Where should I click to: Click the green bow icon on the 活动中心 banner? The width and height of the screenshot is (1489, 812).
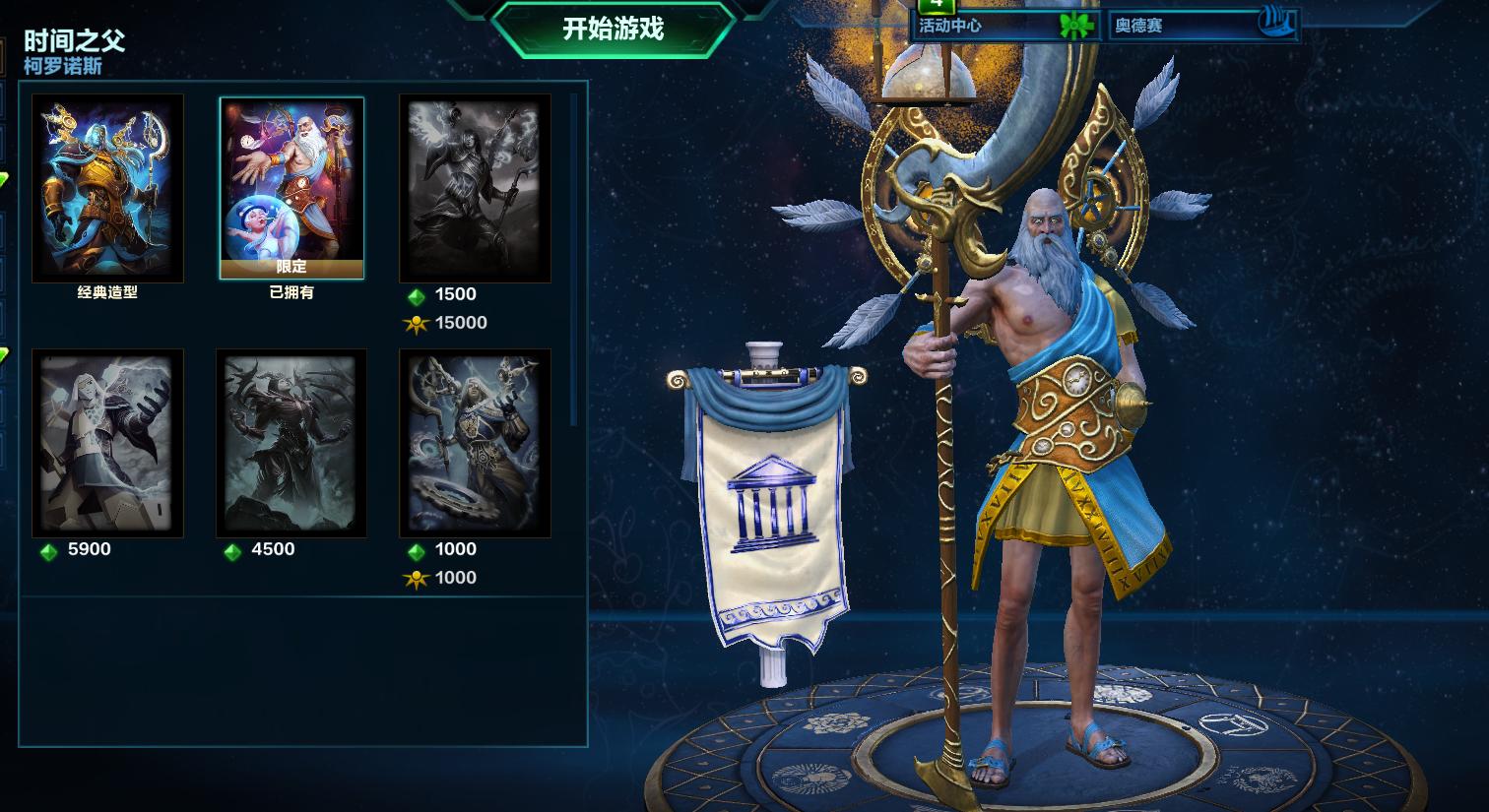tap(1075, 26)
